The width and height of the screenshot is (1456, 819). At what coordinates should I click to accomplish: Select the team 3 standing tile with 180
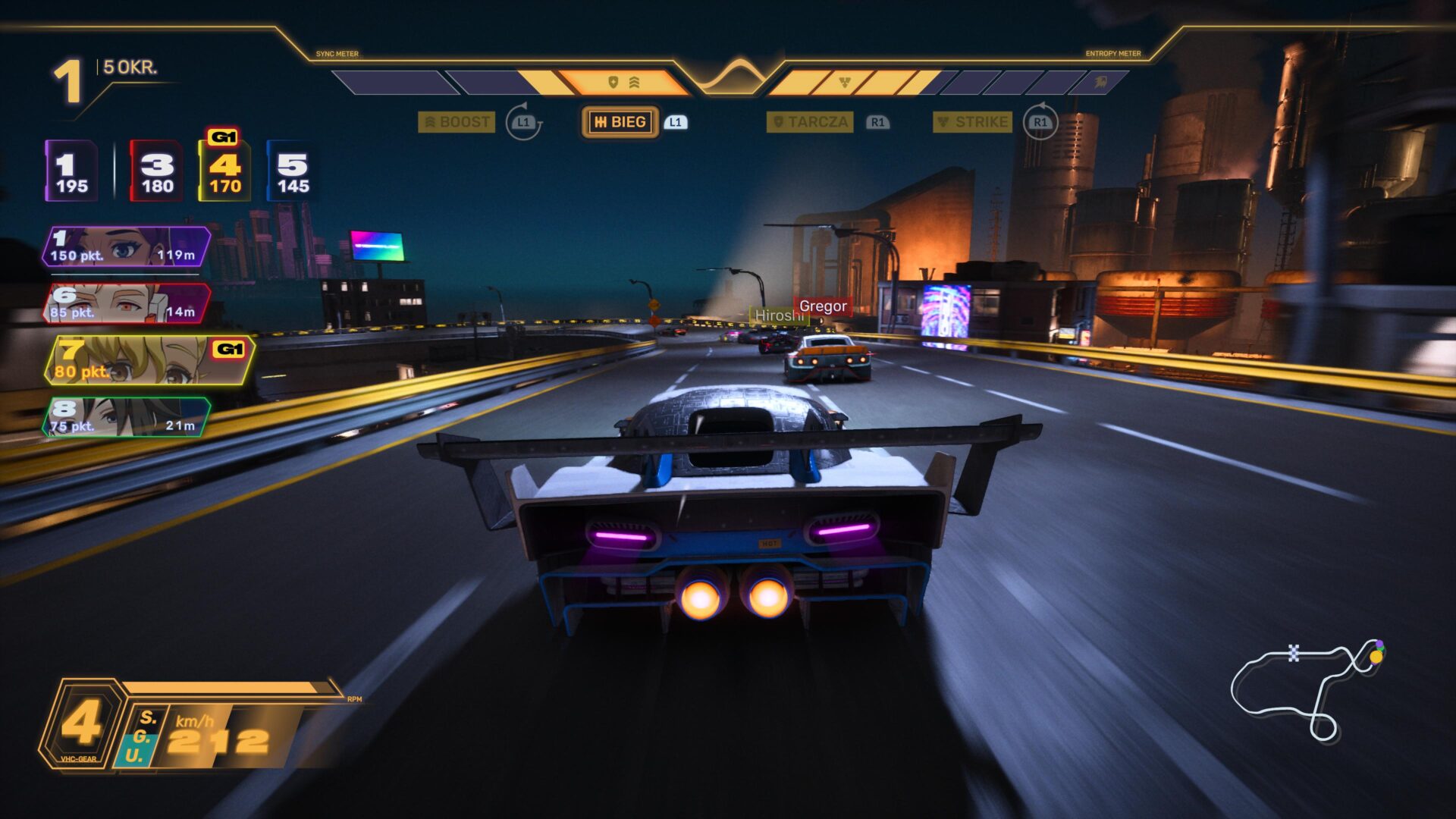(156, 171)
